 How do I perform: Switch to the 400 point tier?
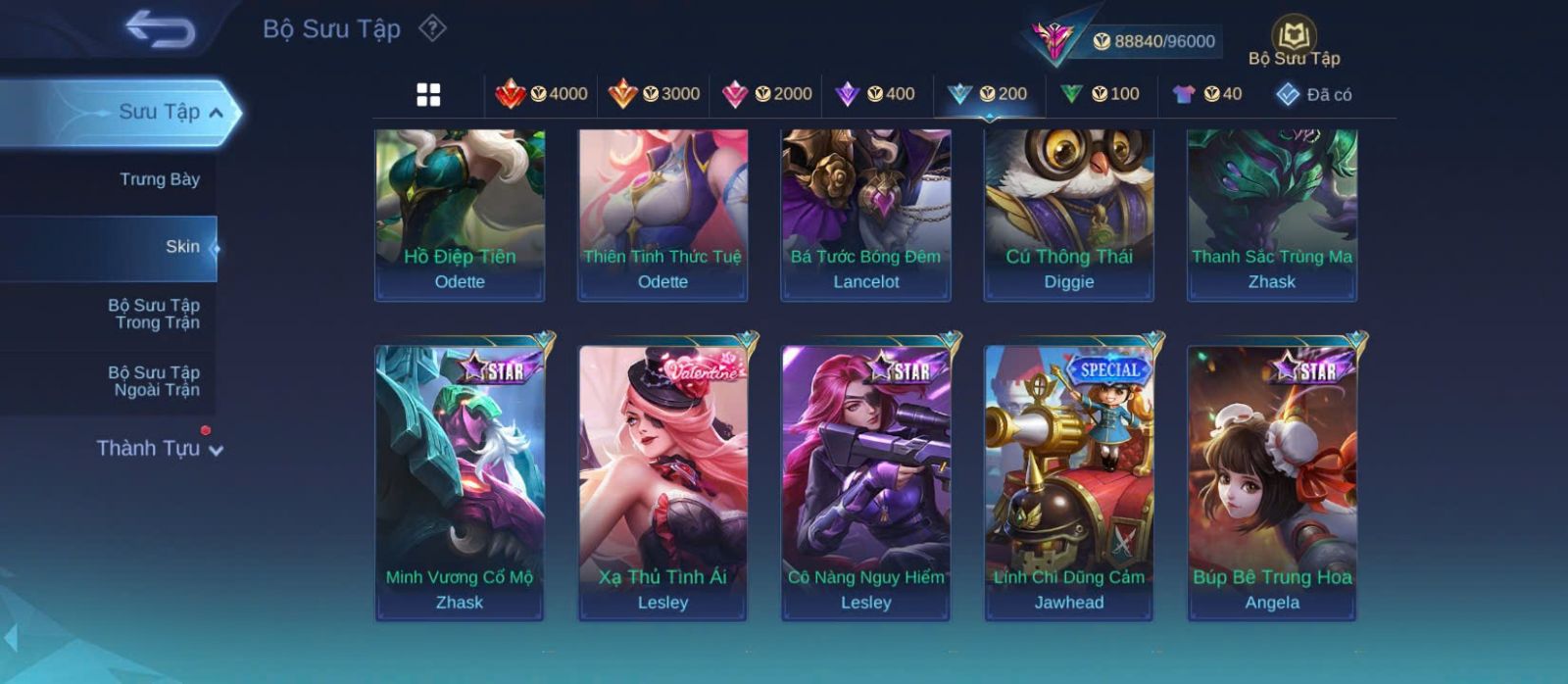(x=874, y=94)
